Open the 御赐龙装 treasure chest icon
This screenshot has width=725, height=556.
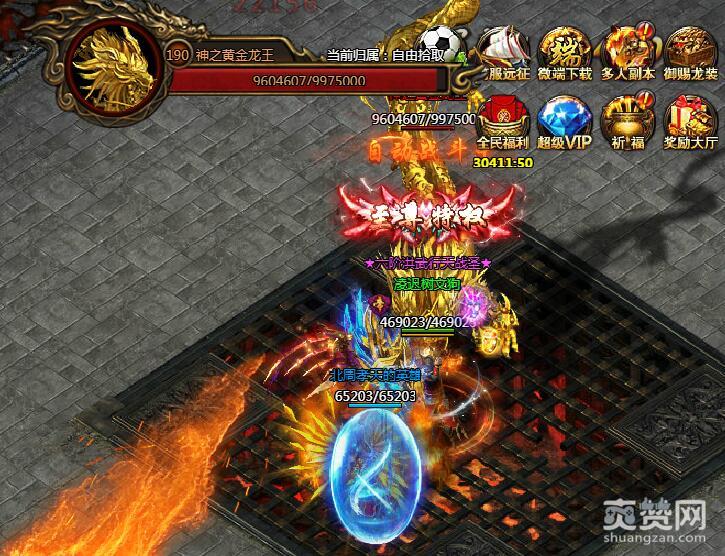pos(691,52)
